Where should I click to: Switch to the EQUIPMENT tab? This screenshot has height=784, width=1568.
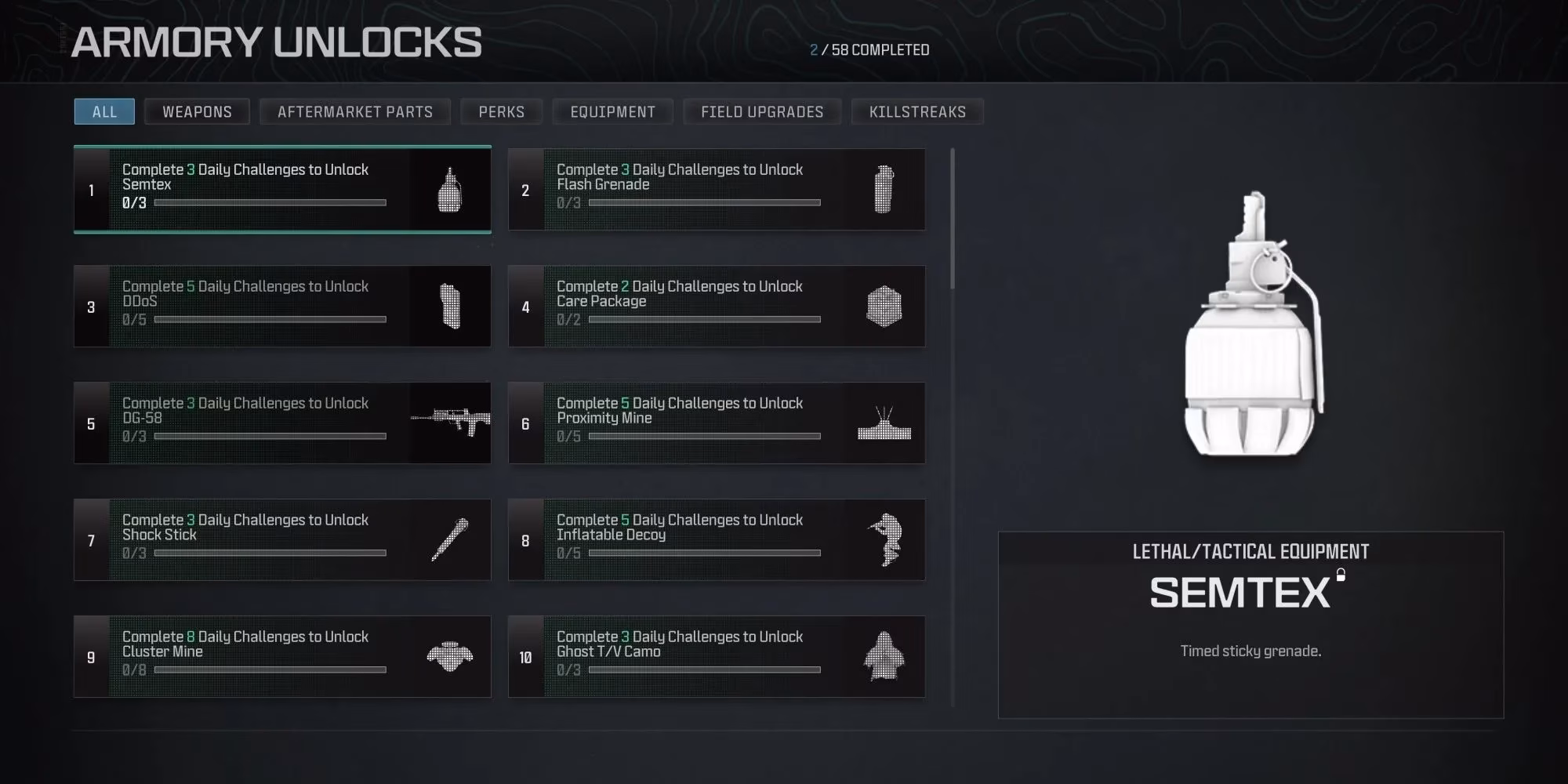pyautogui.click(x=613, y=111)
